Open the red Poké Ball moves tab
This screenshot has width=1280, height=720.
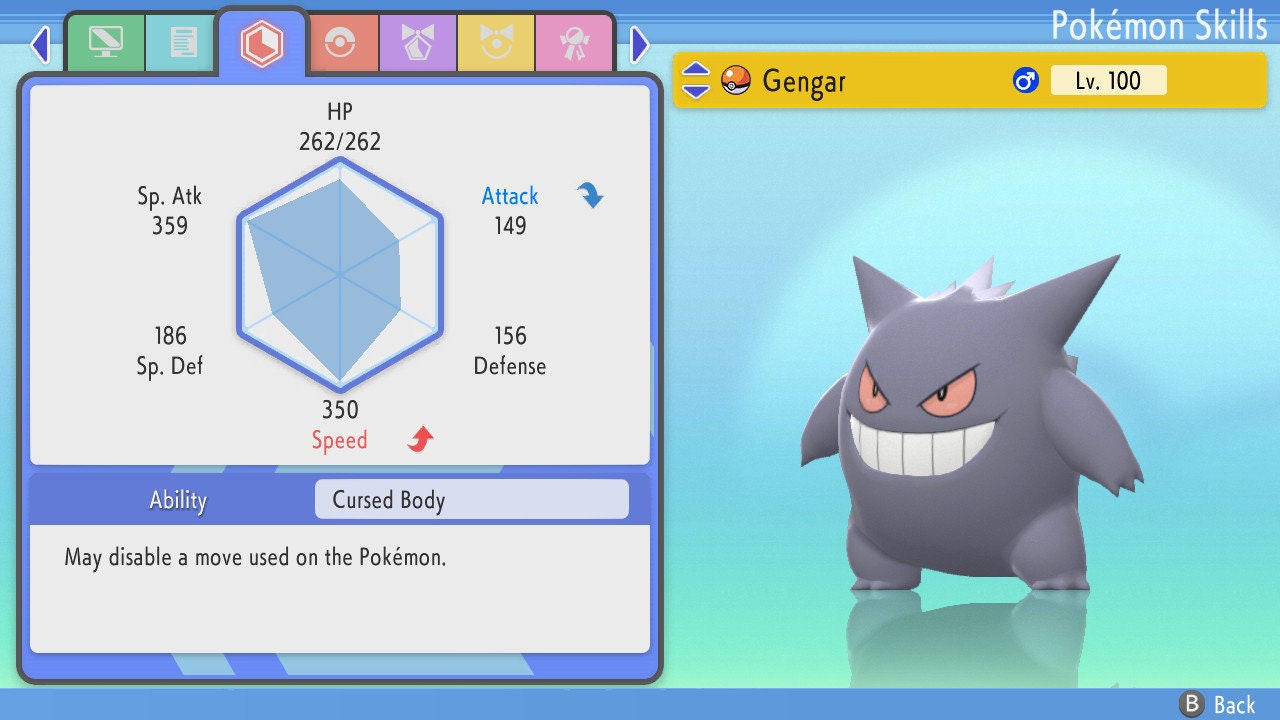coord(341,43)
